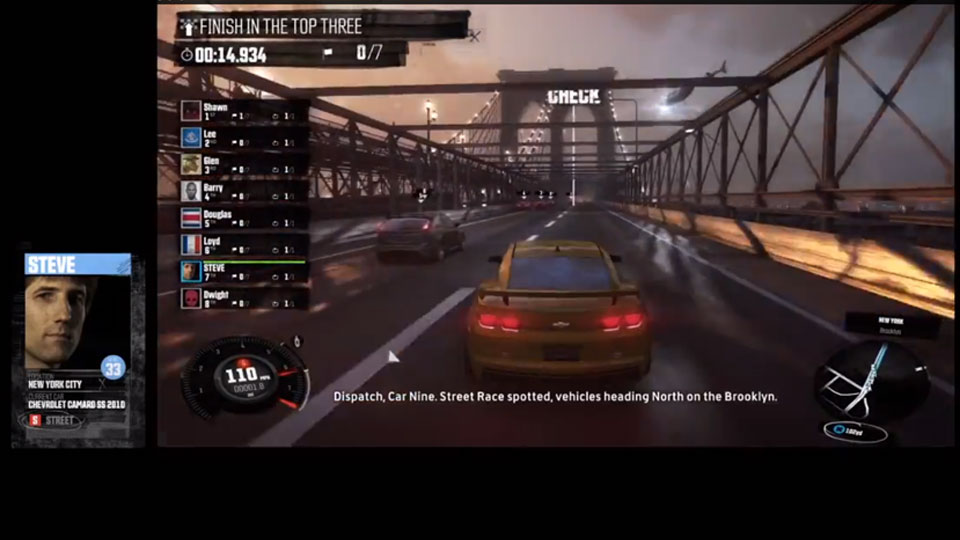Screen dimensions: 960x540
Task: Click the New York Brooklyn location label
Action: tap(890, 325)
